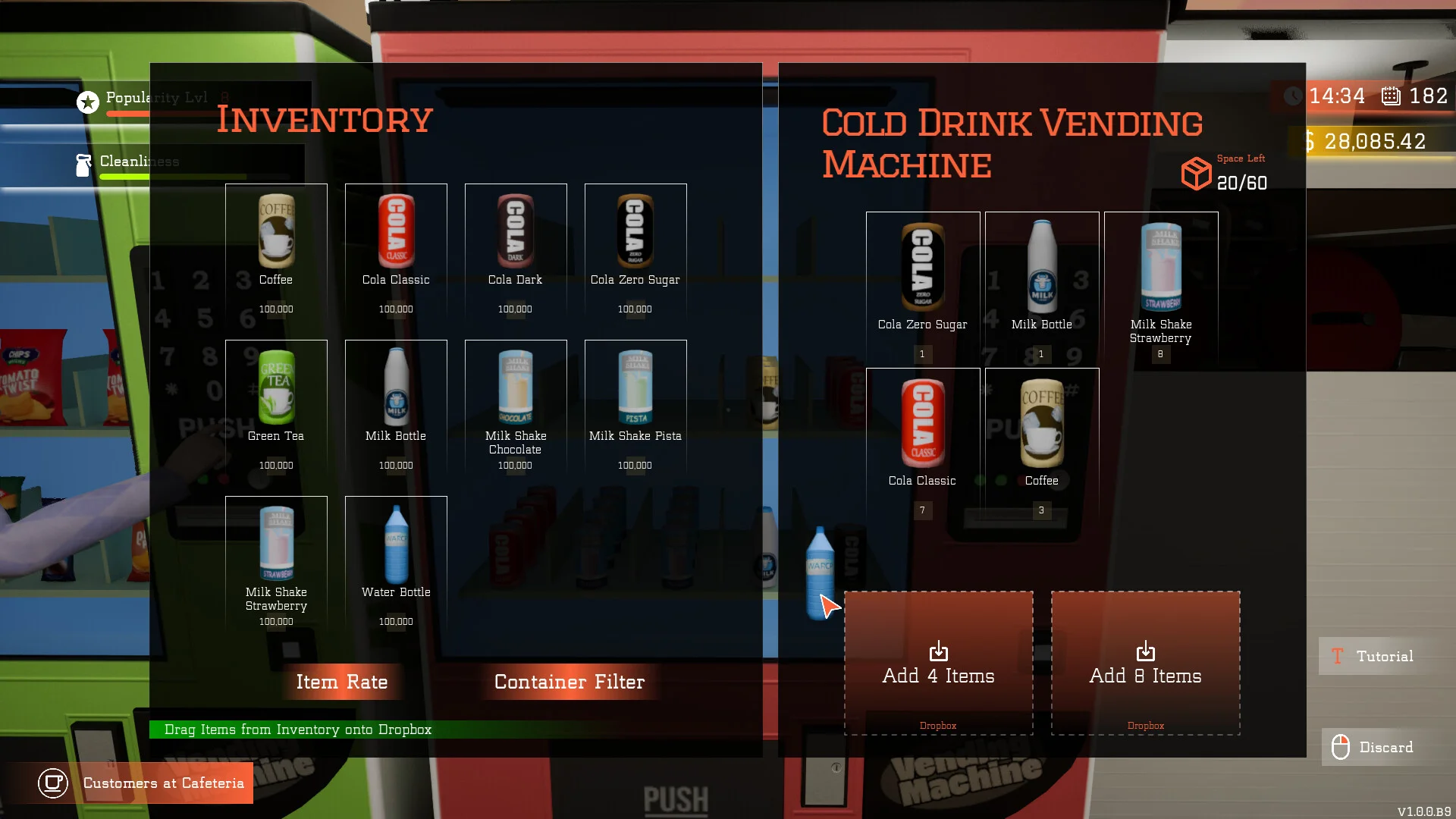Select the vending machine's Milk Shake Strawberry slot
The height and width of the screenshot is (819, 1456).
[x=1161, y=284]
